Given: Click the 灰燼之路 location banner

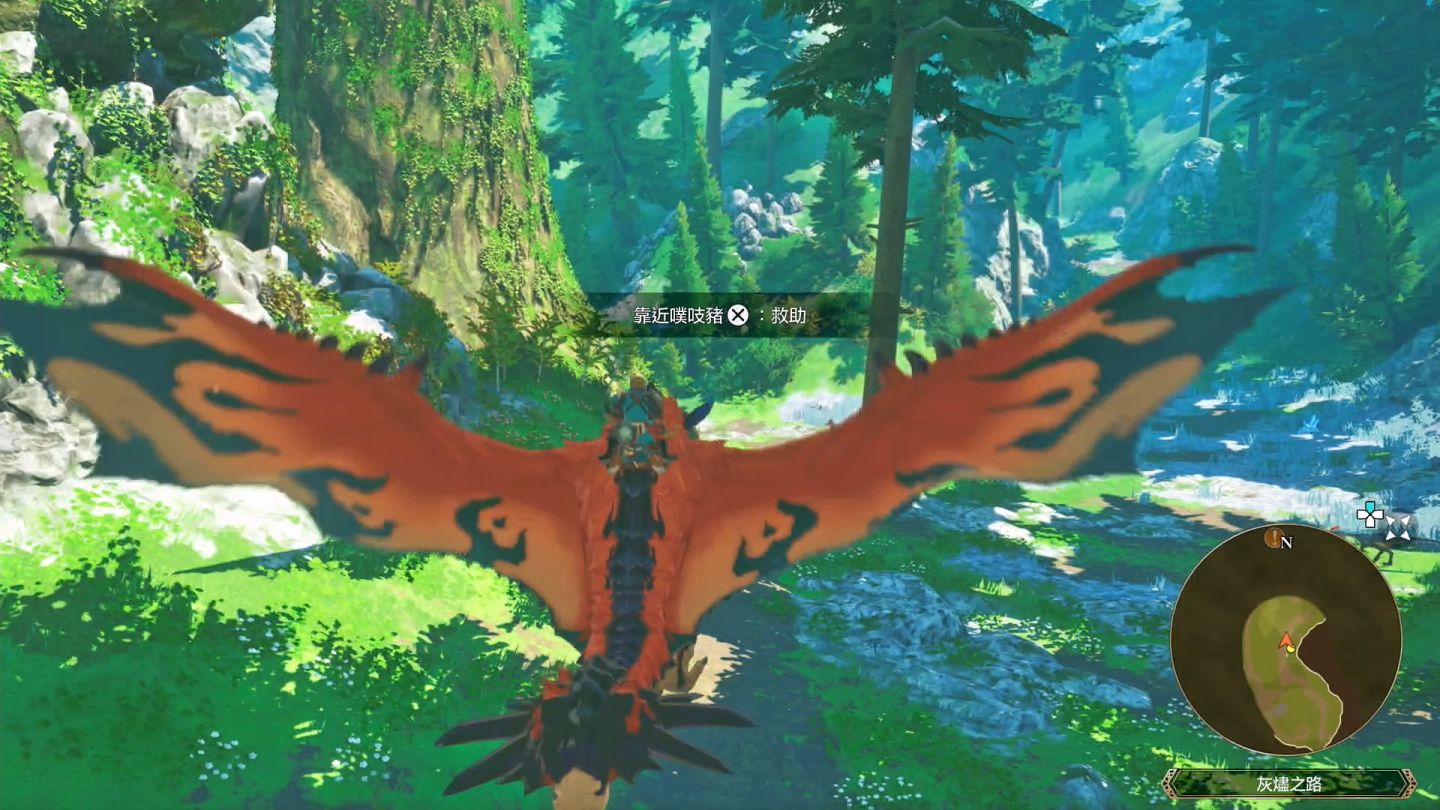Looking at the screenshot, I should [x=1288, y=783].
